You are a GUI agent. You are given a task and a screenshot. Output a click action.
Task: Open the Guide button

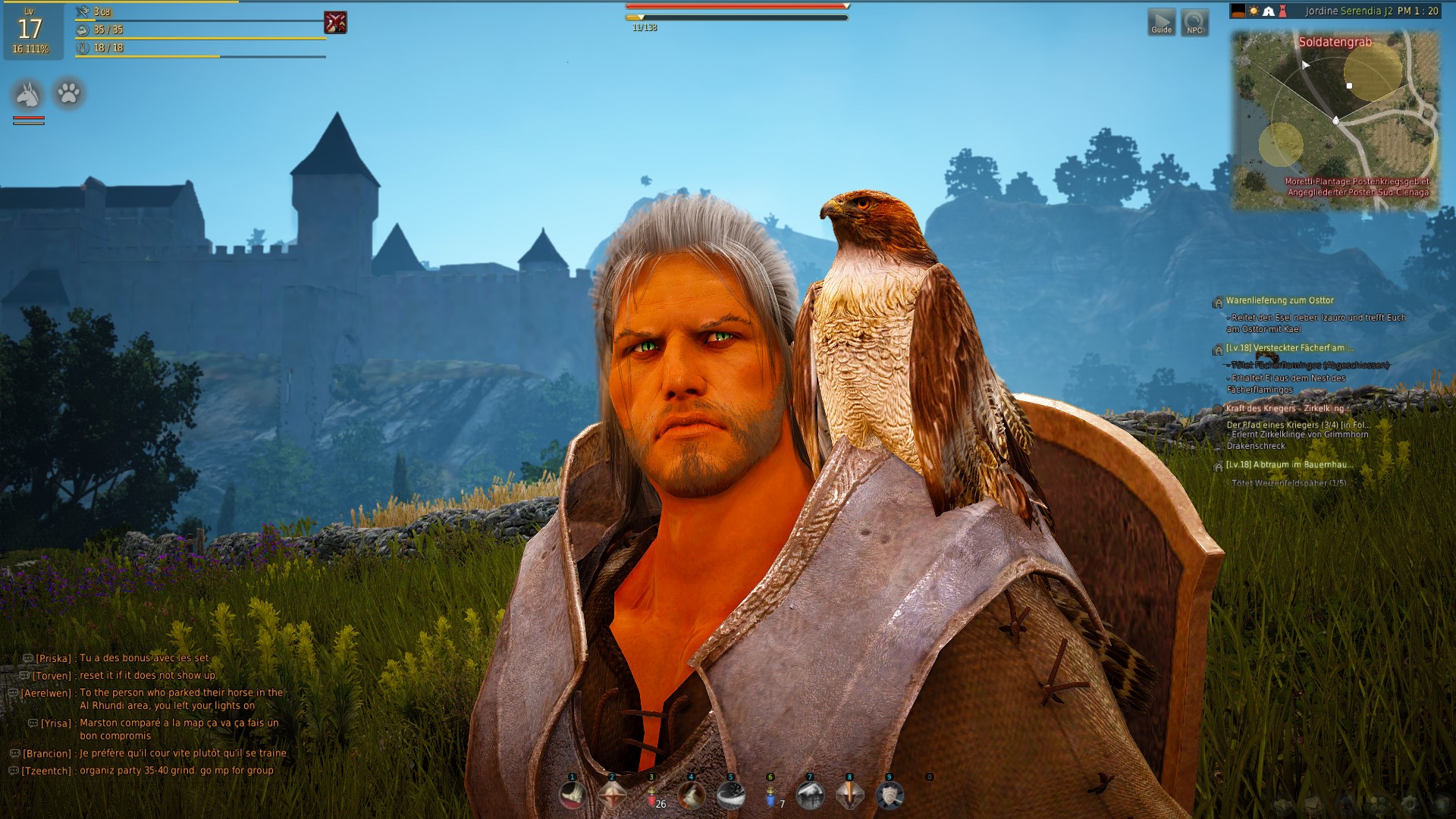click(x=1161, y=22)
